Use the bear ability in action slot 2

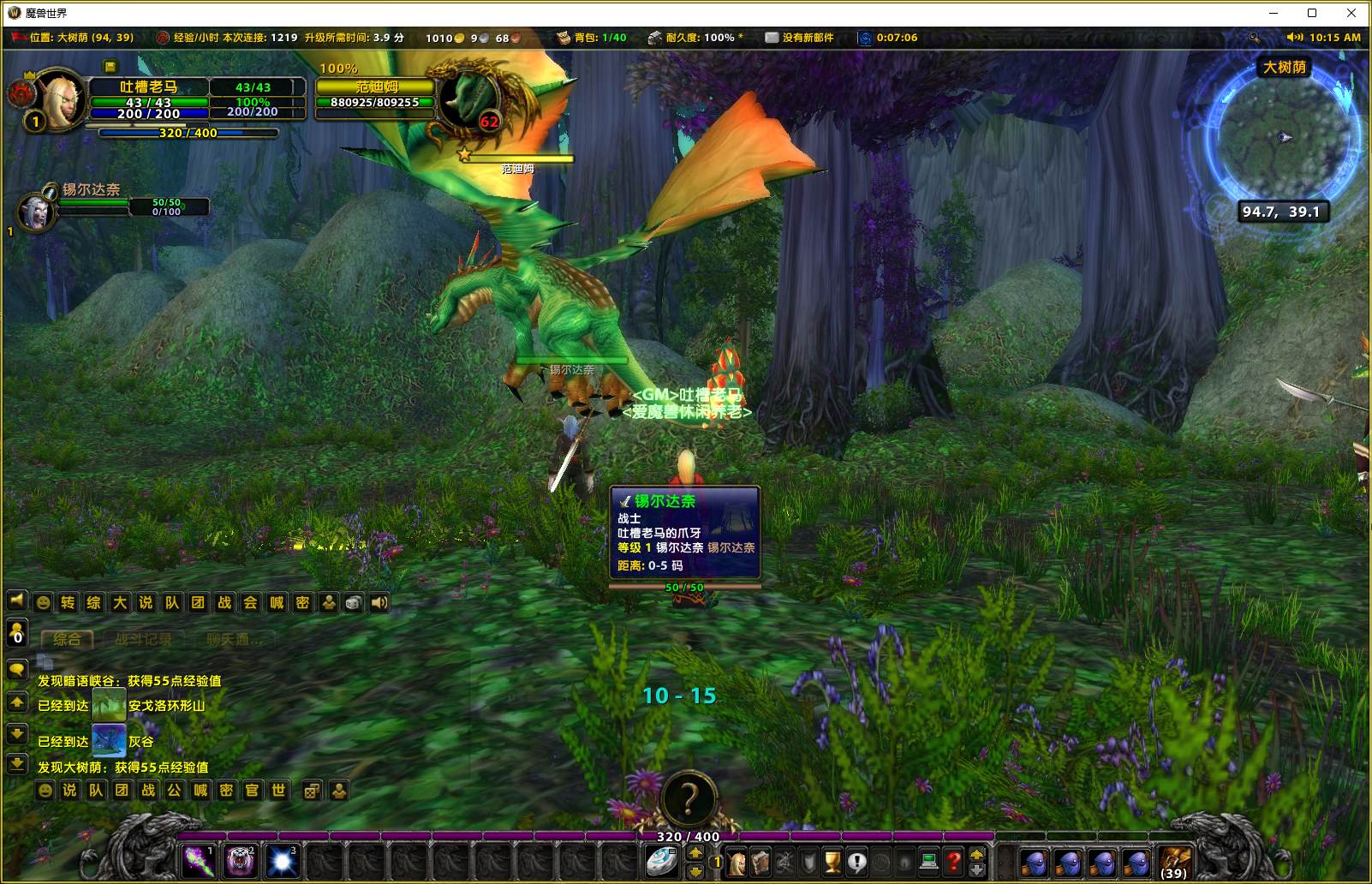(240, 861)
